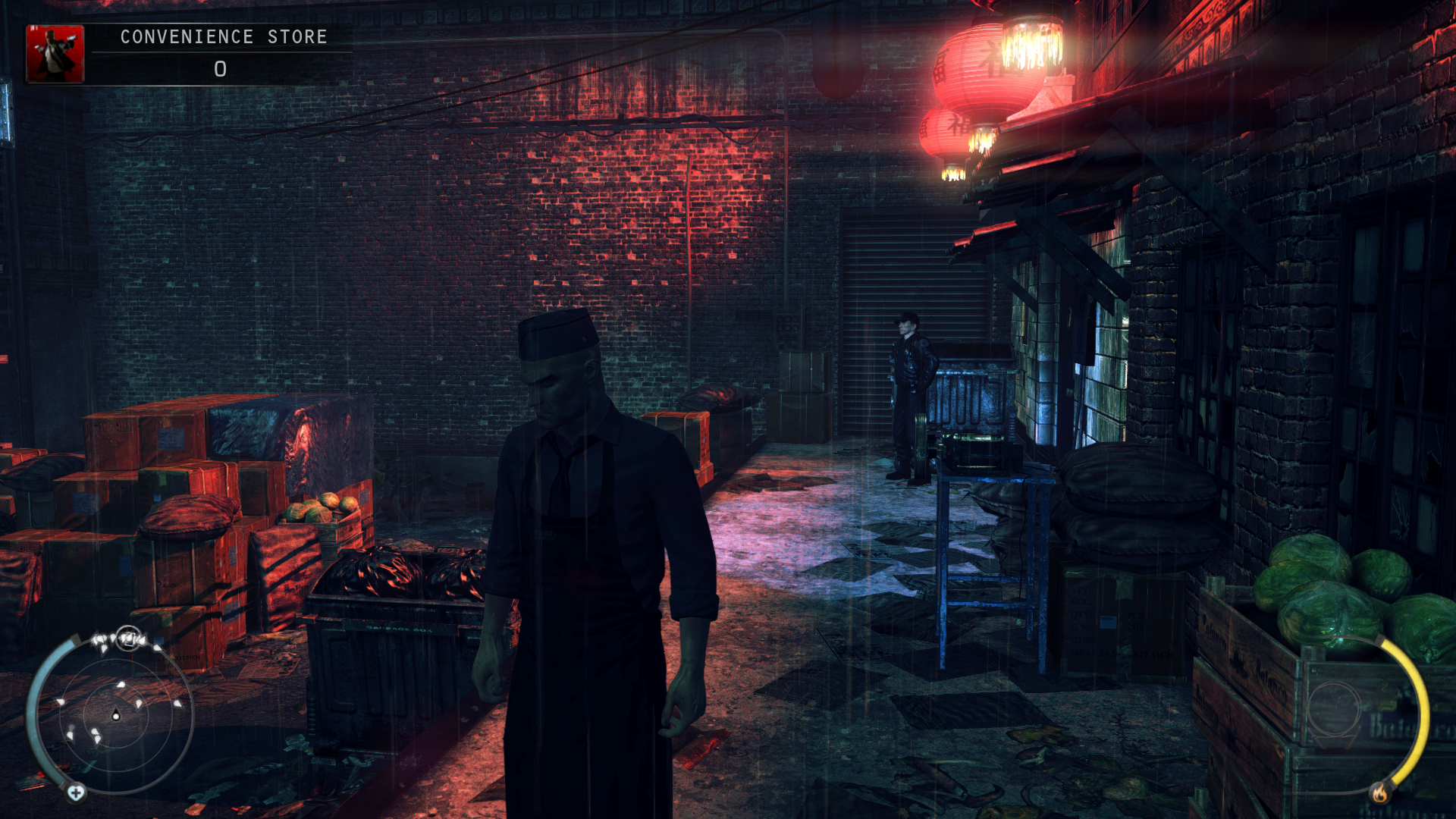1456x819 pixels.
Task: Click the Agent 47 portrait icon
Action: point(55,54)
